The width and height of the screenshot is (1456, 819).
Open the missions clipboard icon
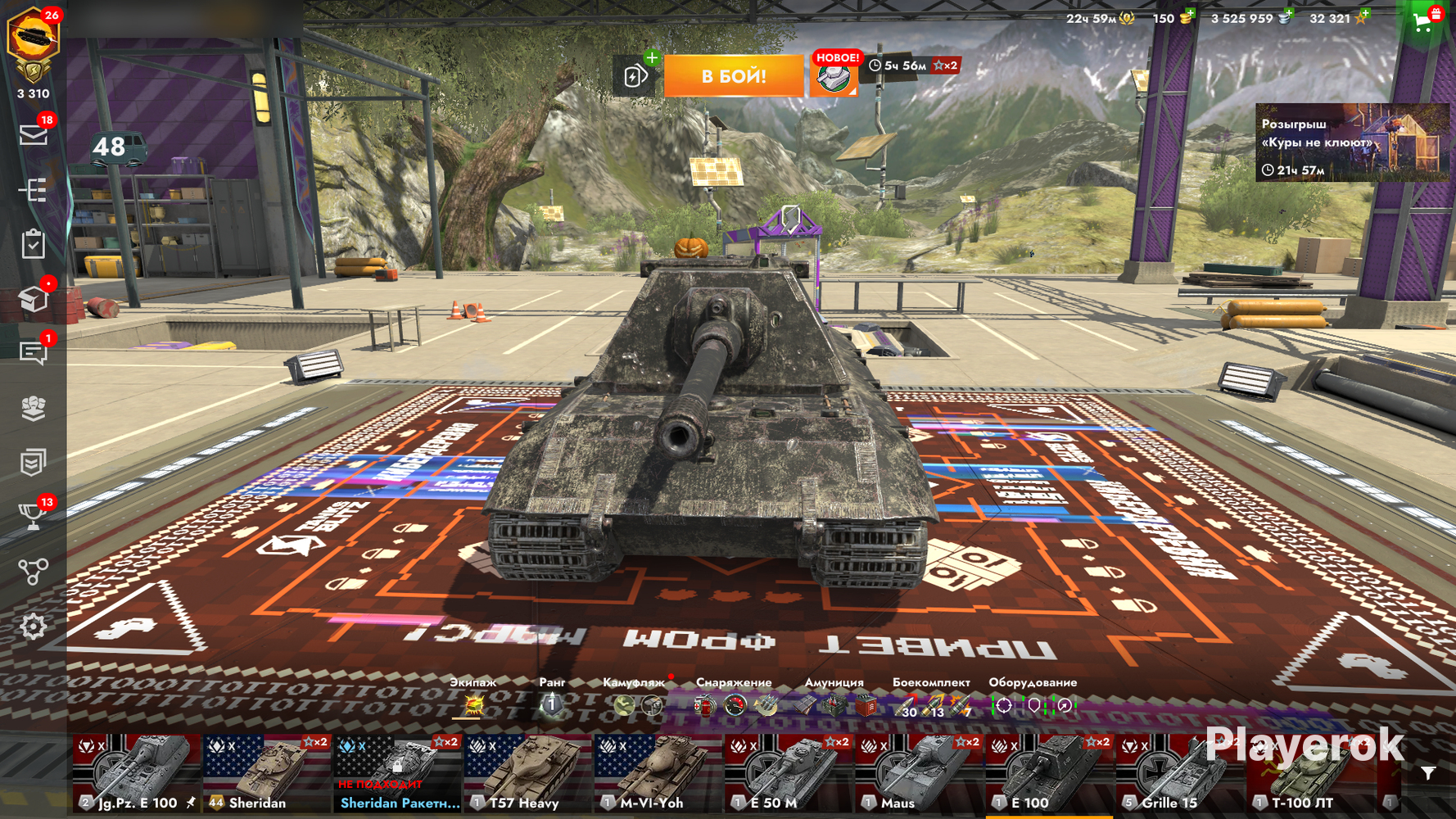pos(34,244)
